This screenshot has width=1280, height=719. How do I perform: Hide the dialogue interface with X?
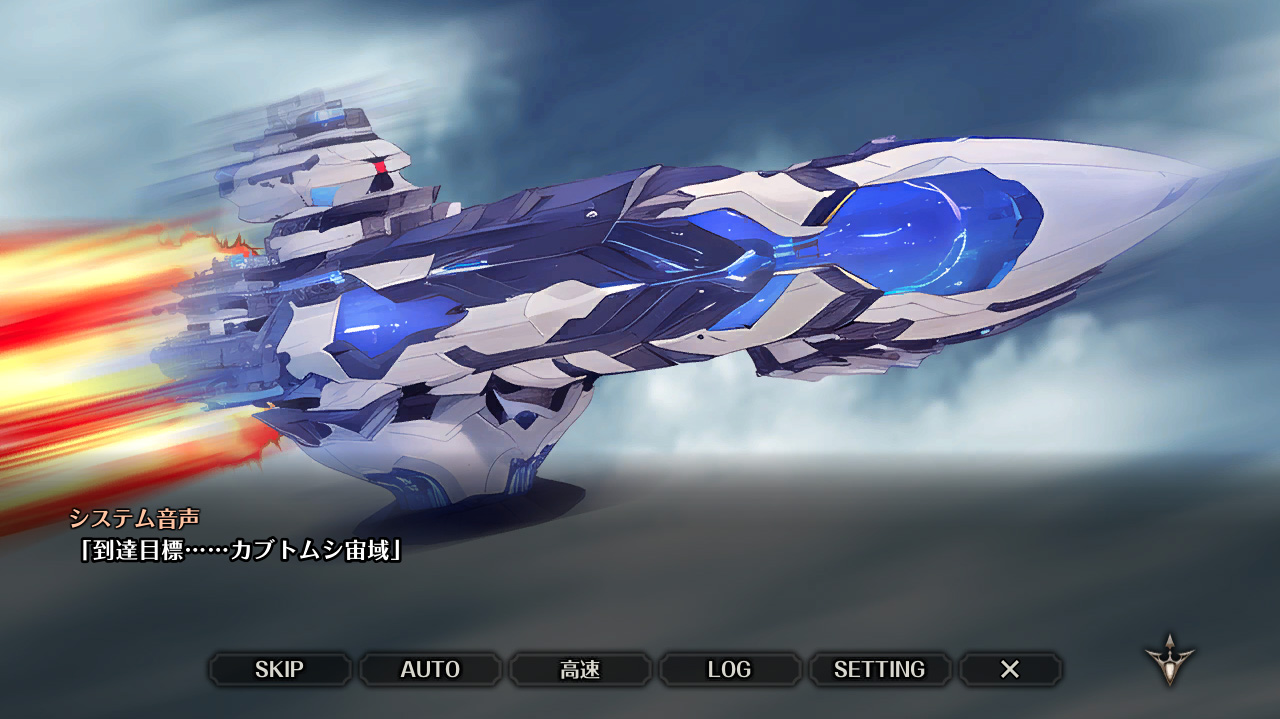point(1010,669)
